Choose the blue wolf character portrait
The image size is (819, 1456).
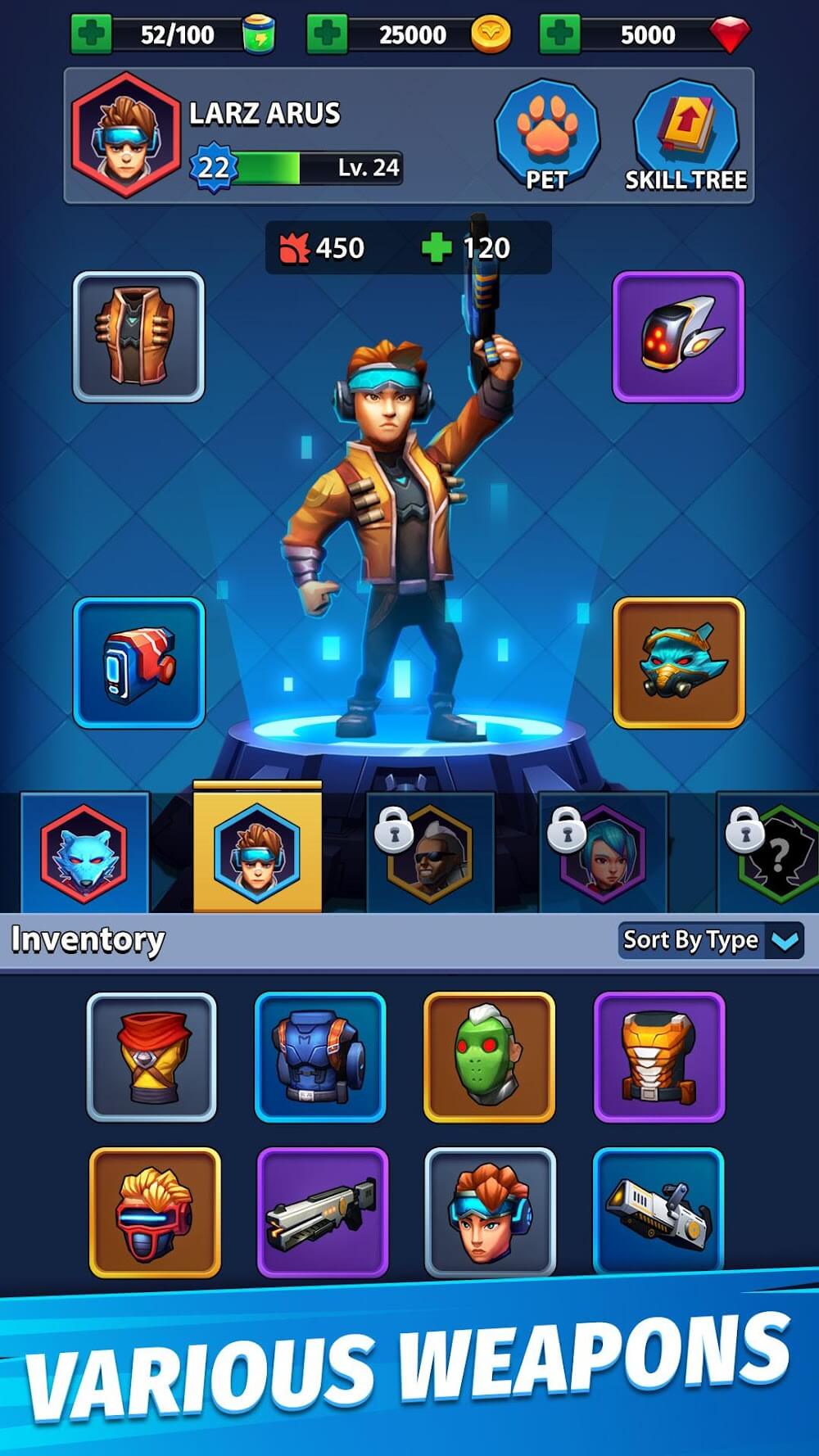[84, 853]
